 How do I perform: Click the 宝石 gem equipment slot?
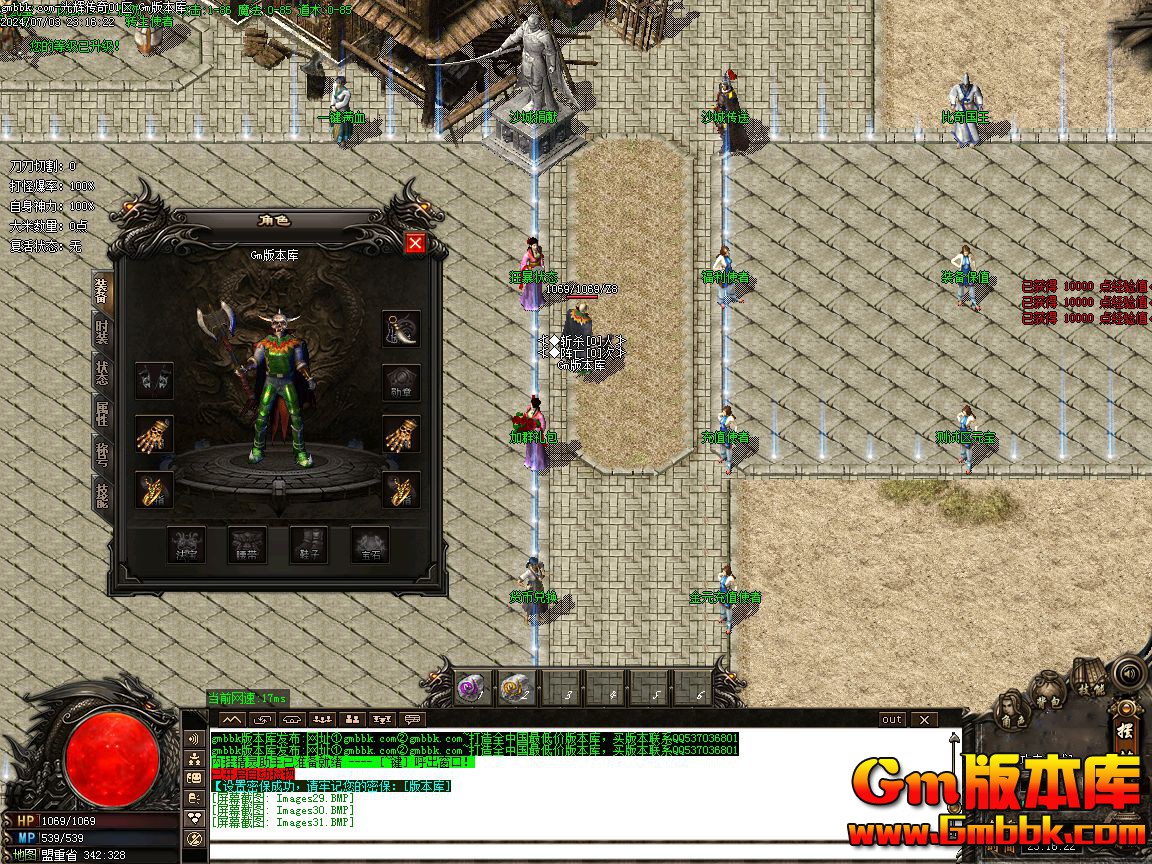370,545
